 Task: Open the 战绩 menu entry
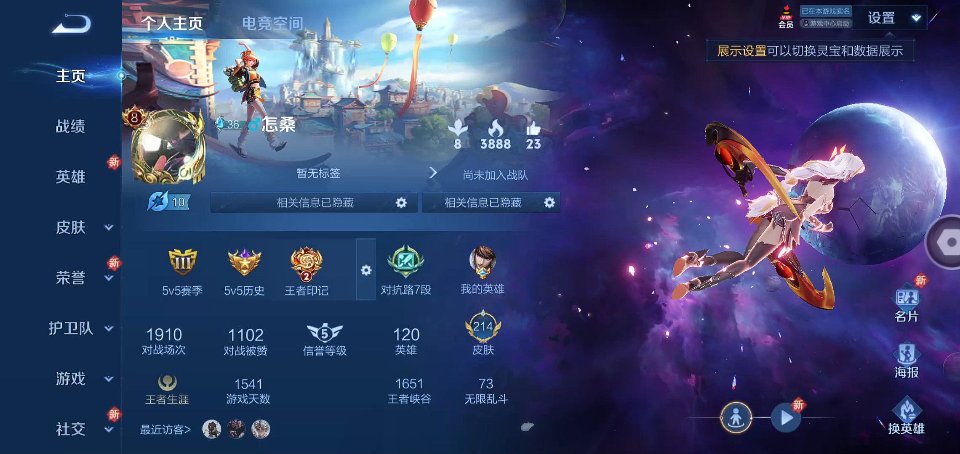70,126
